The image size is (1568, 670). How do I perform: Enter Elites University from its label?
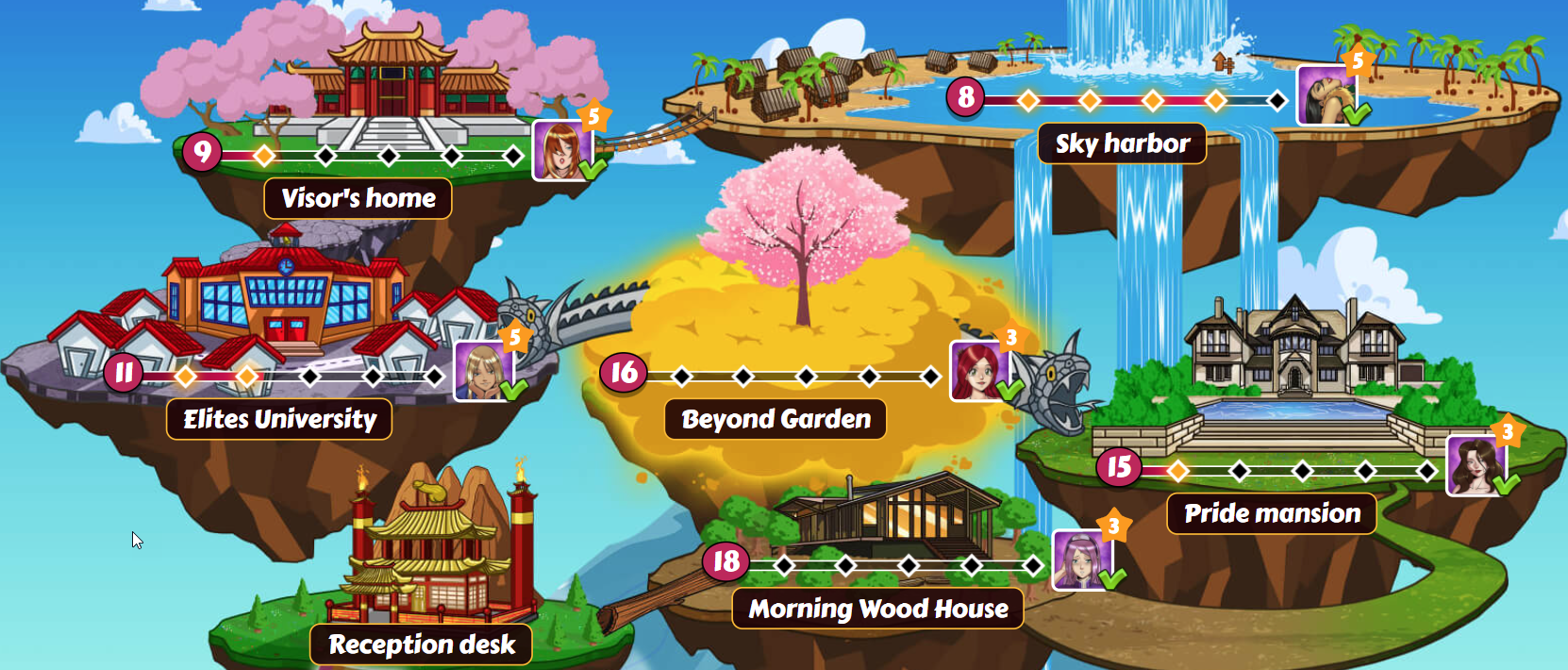tap(279, 419)
